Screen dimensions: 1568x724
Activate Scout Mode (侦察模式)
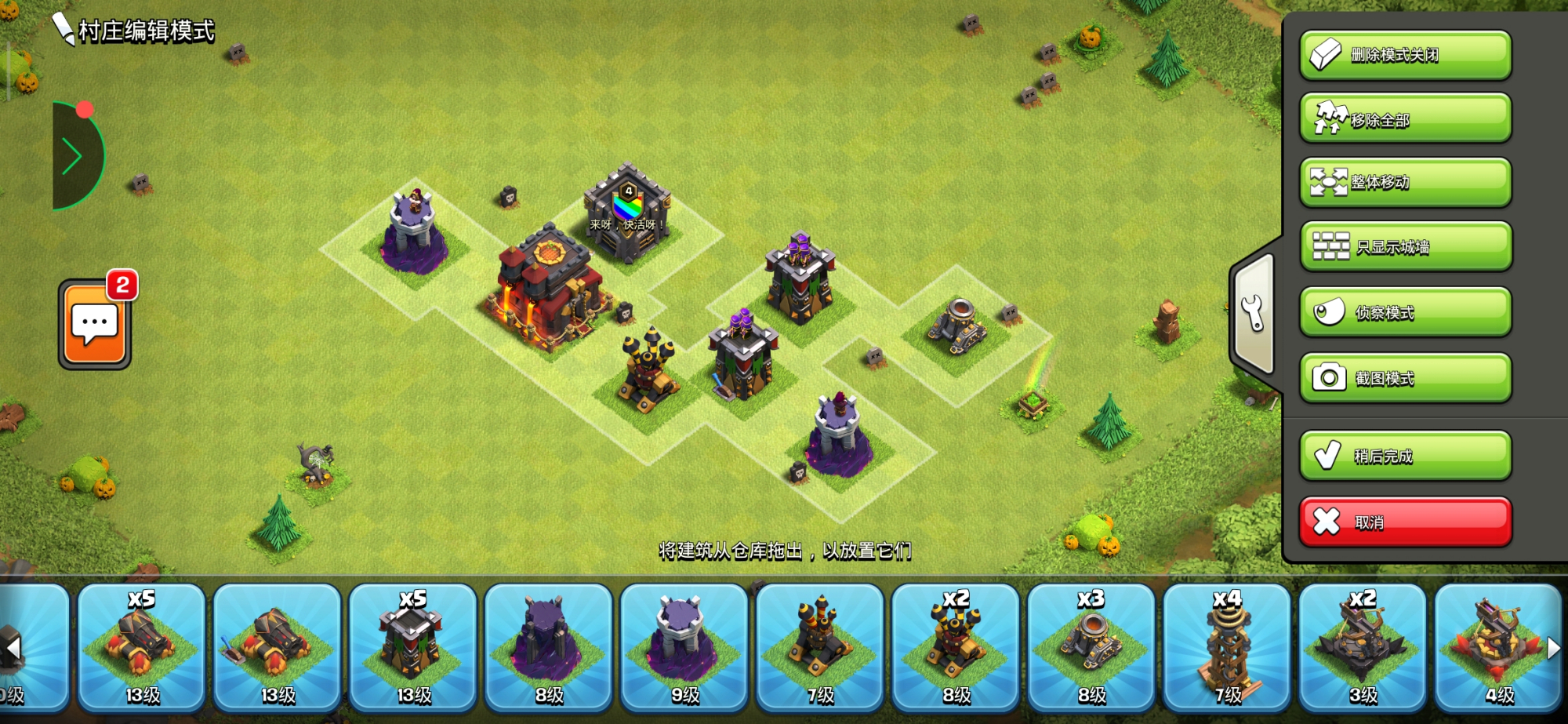[1405, 312]
